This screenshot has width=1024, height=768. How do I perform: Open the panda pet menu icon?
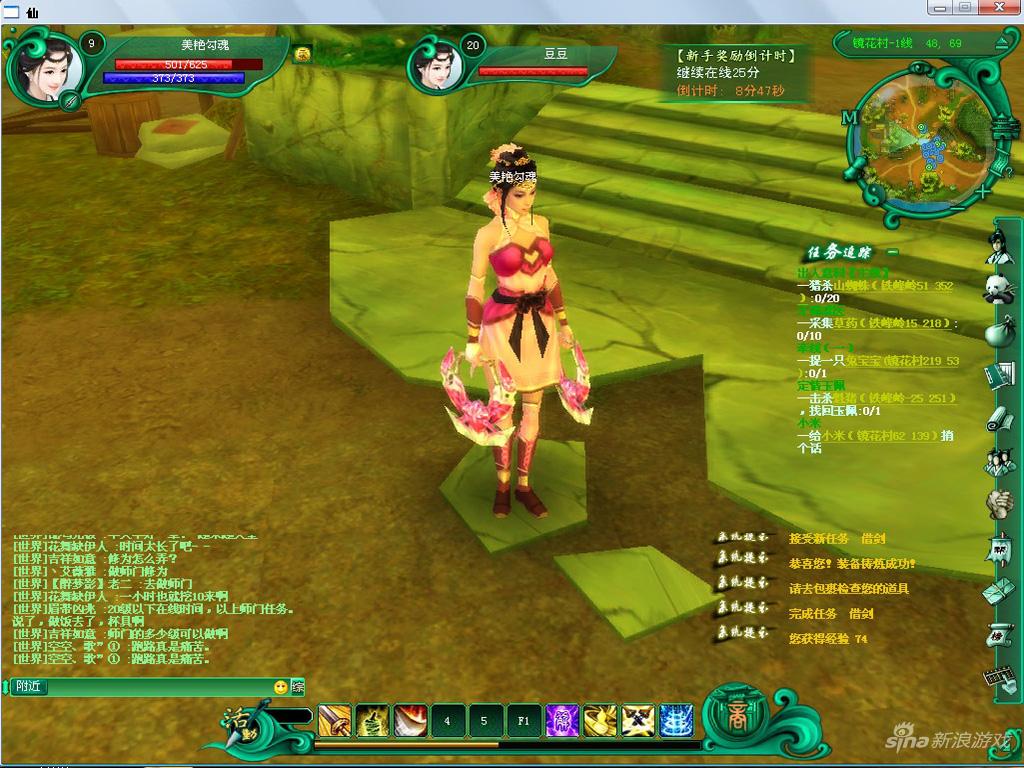point(997,289)
